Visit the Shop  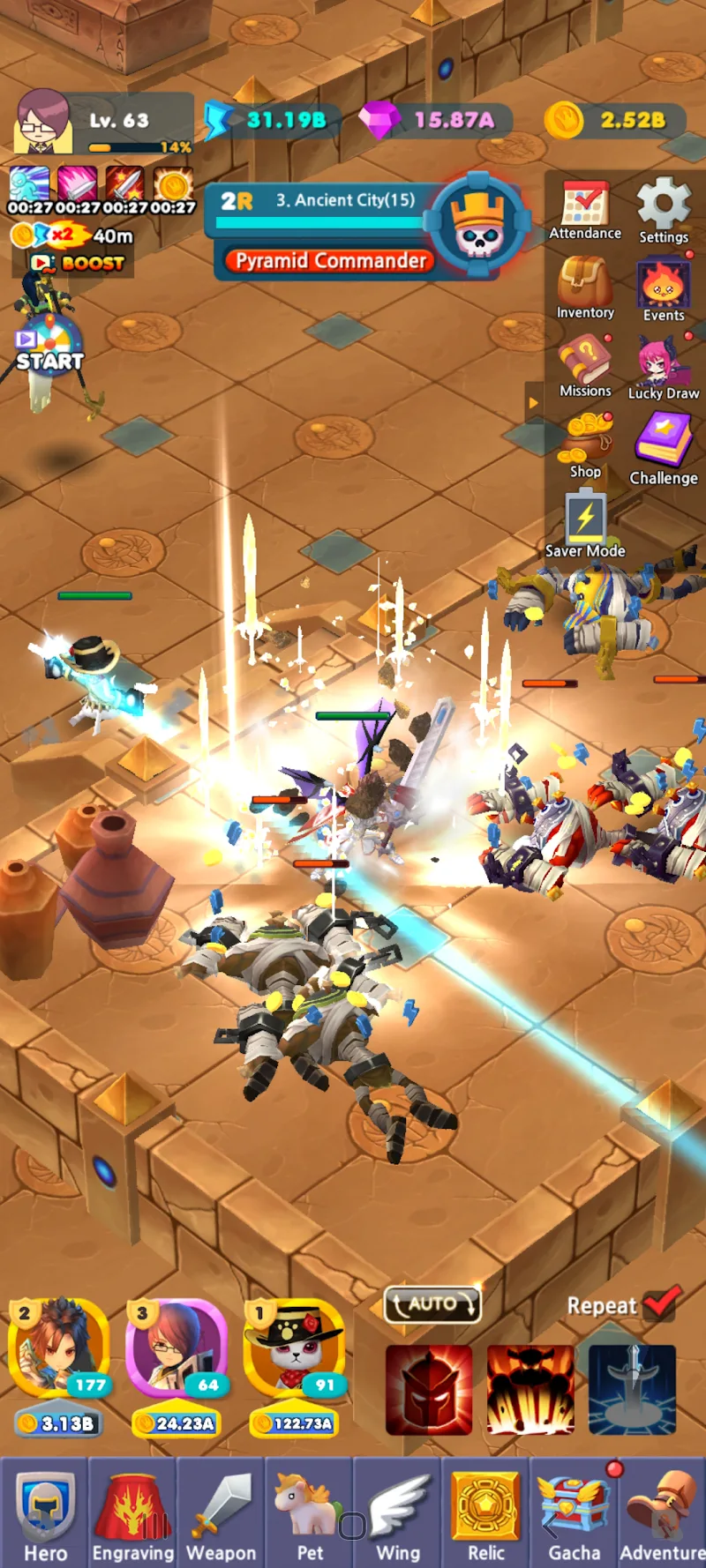coord(585,445)
